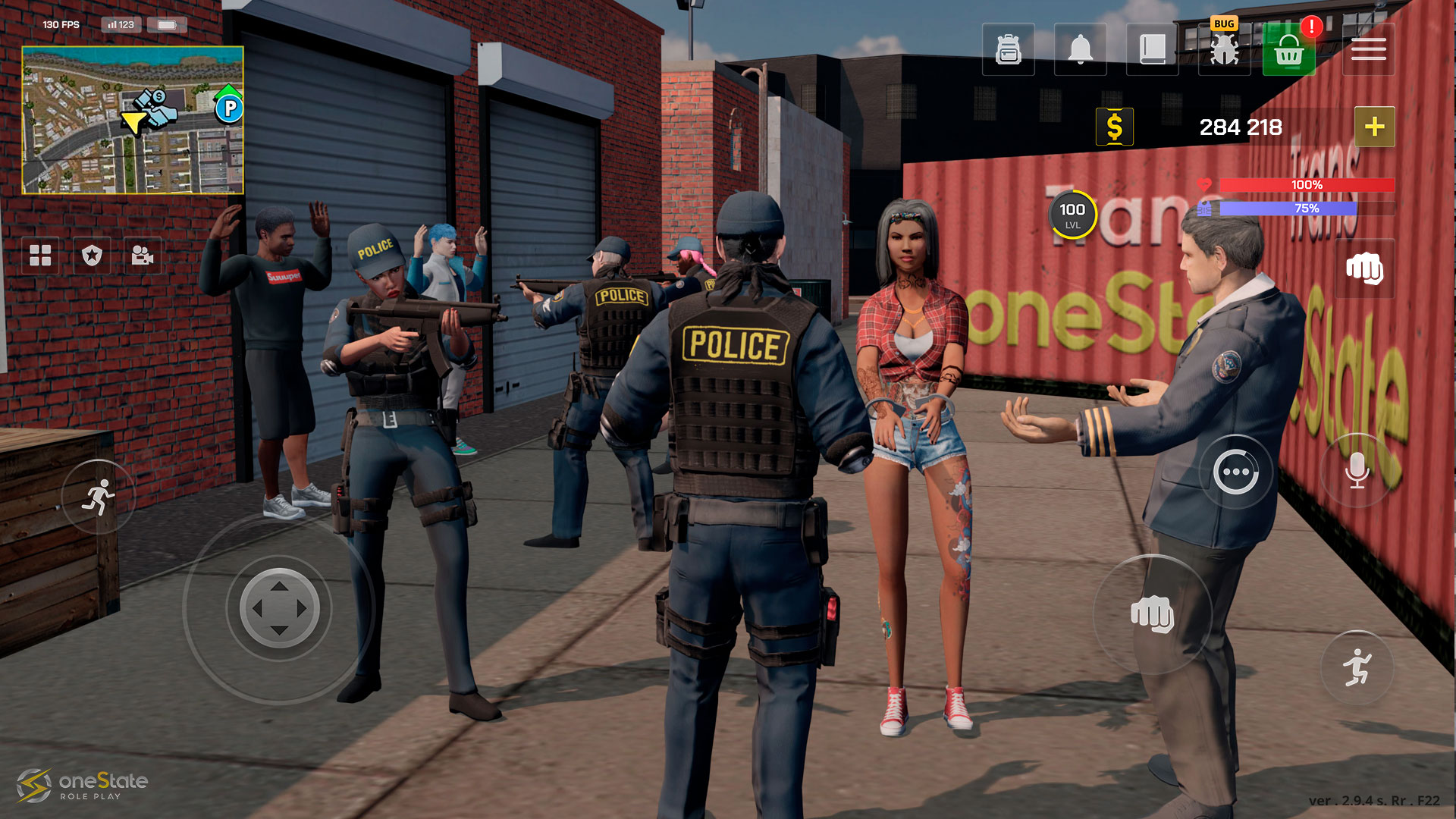This screenshot has width=1456, height=819.
Task: Select the fist weapon slot
Action: pos(1364,268)
